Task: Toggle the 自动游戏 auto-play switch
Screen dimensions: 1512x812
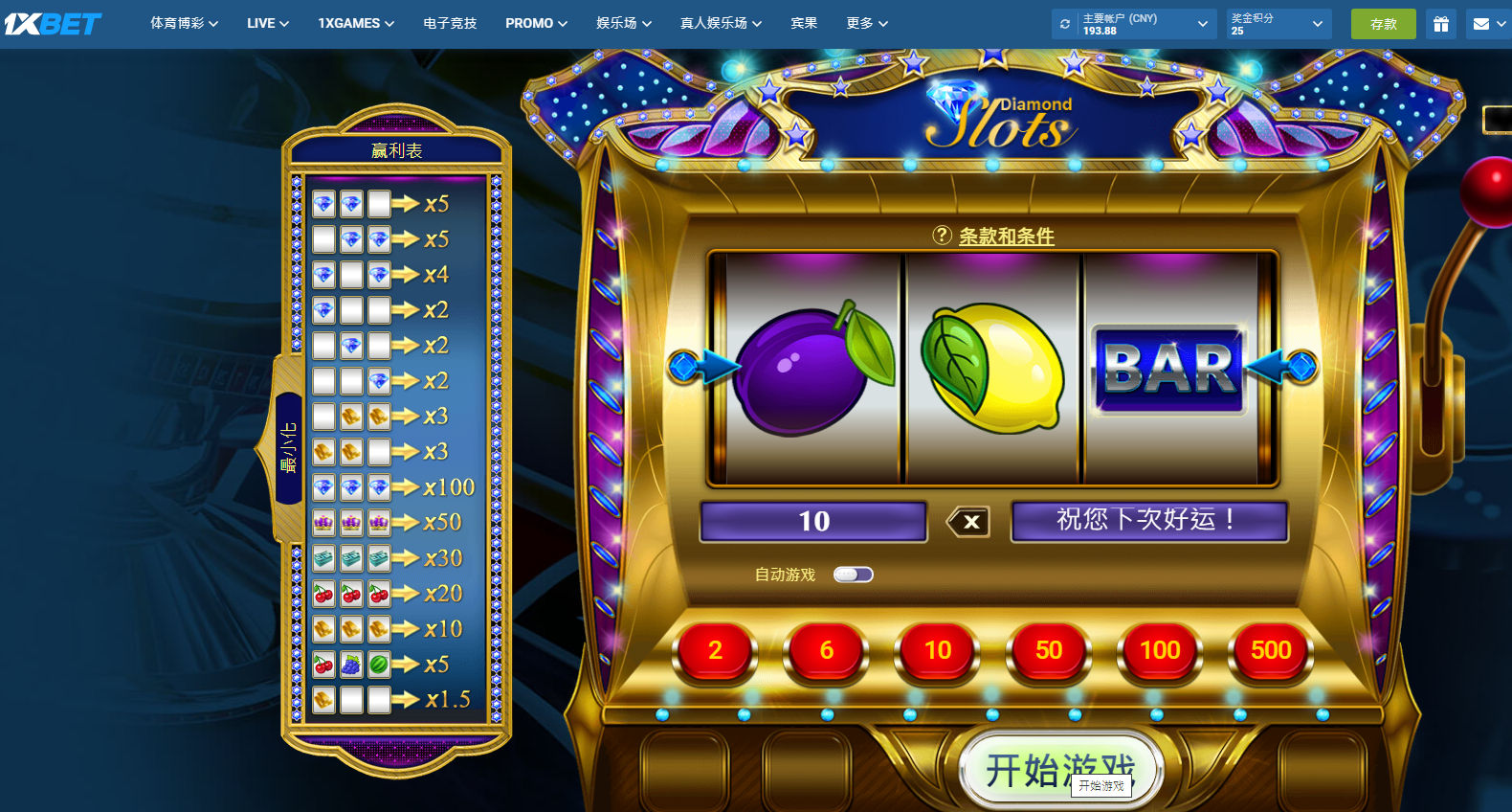Action: pyautogui.click(x=853, y=575)
